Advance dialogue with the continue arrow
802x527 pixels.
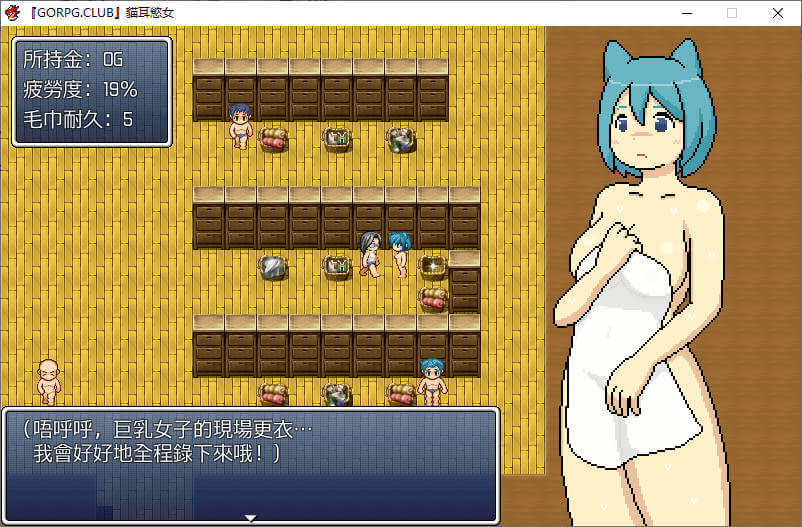pos(251,517)
